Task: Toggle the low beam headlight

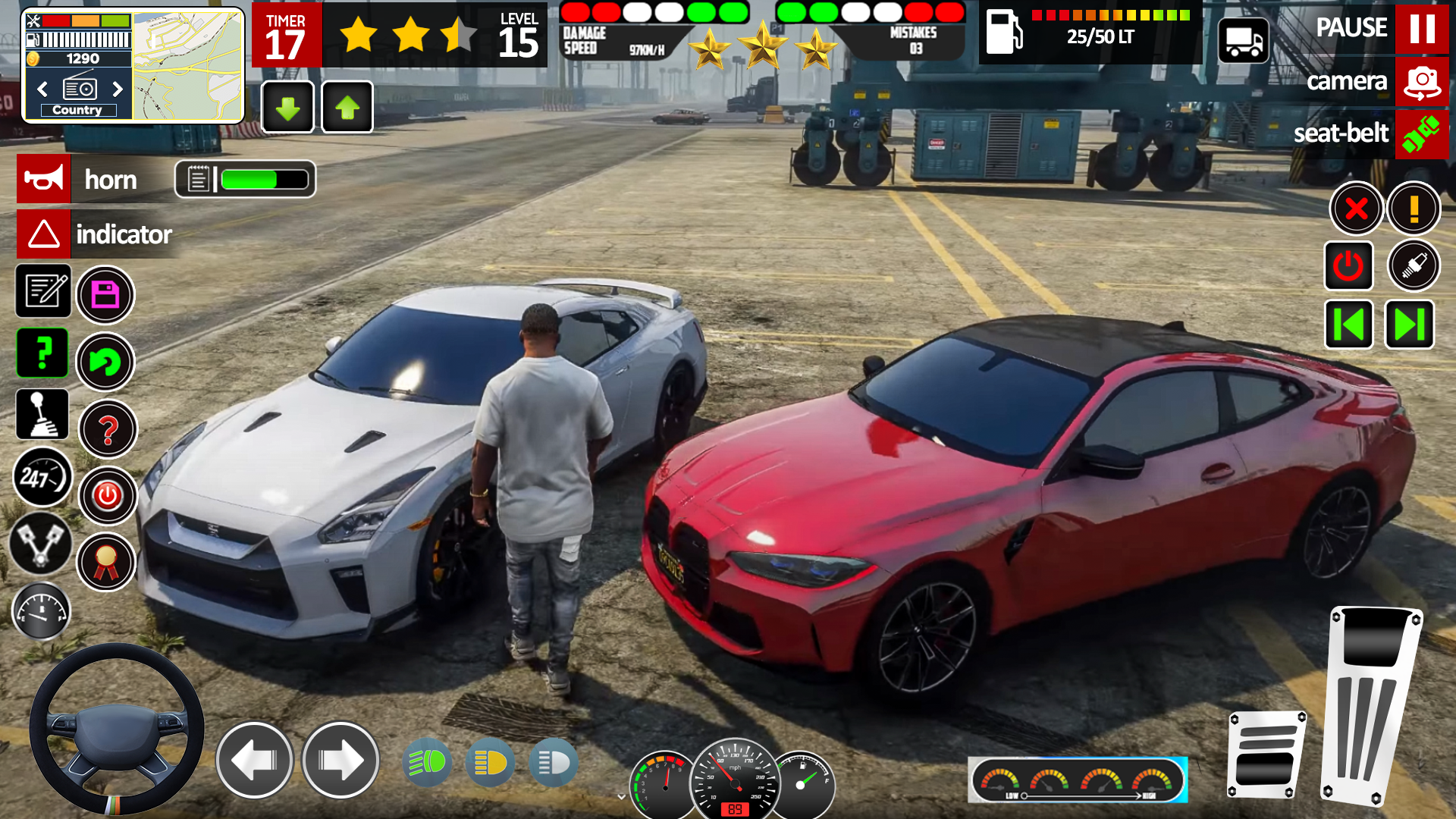Action: coord(489,762)
